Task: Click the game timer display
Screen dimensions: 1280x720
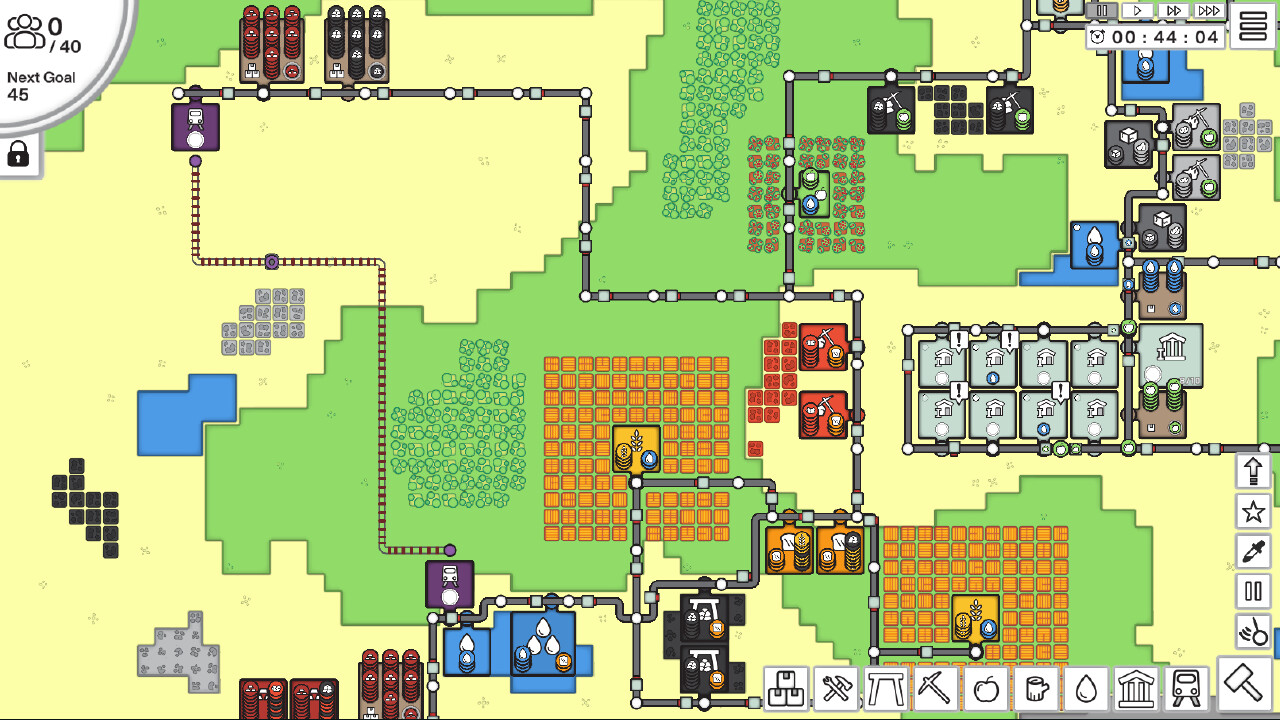Action: [1155, 37]
